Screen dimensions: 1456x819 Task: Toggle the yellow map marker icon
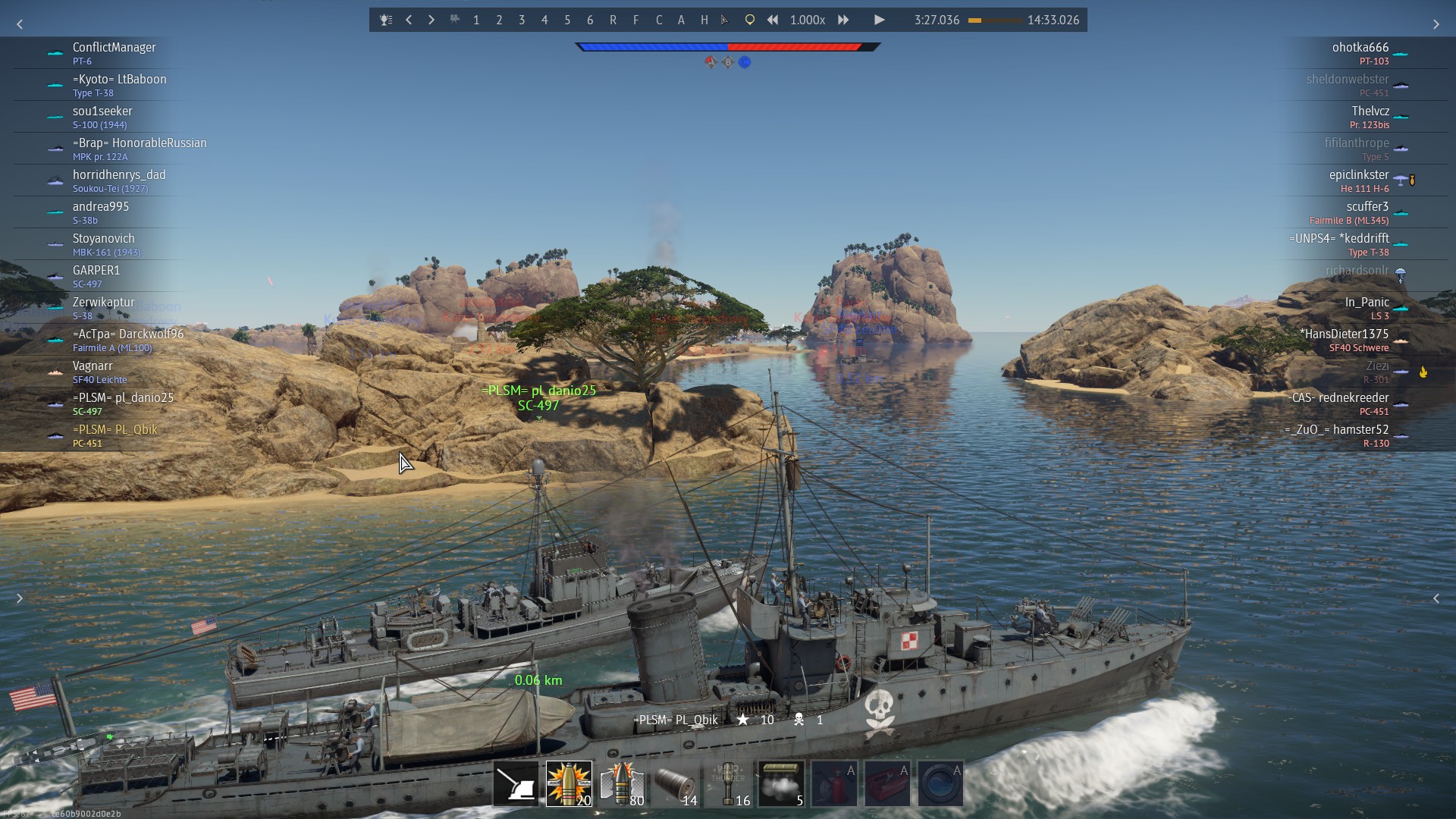749,20
